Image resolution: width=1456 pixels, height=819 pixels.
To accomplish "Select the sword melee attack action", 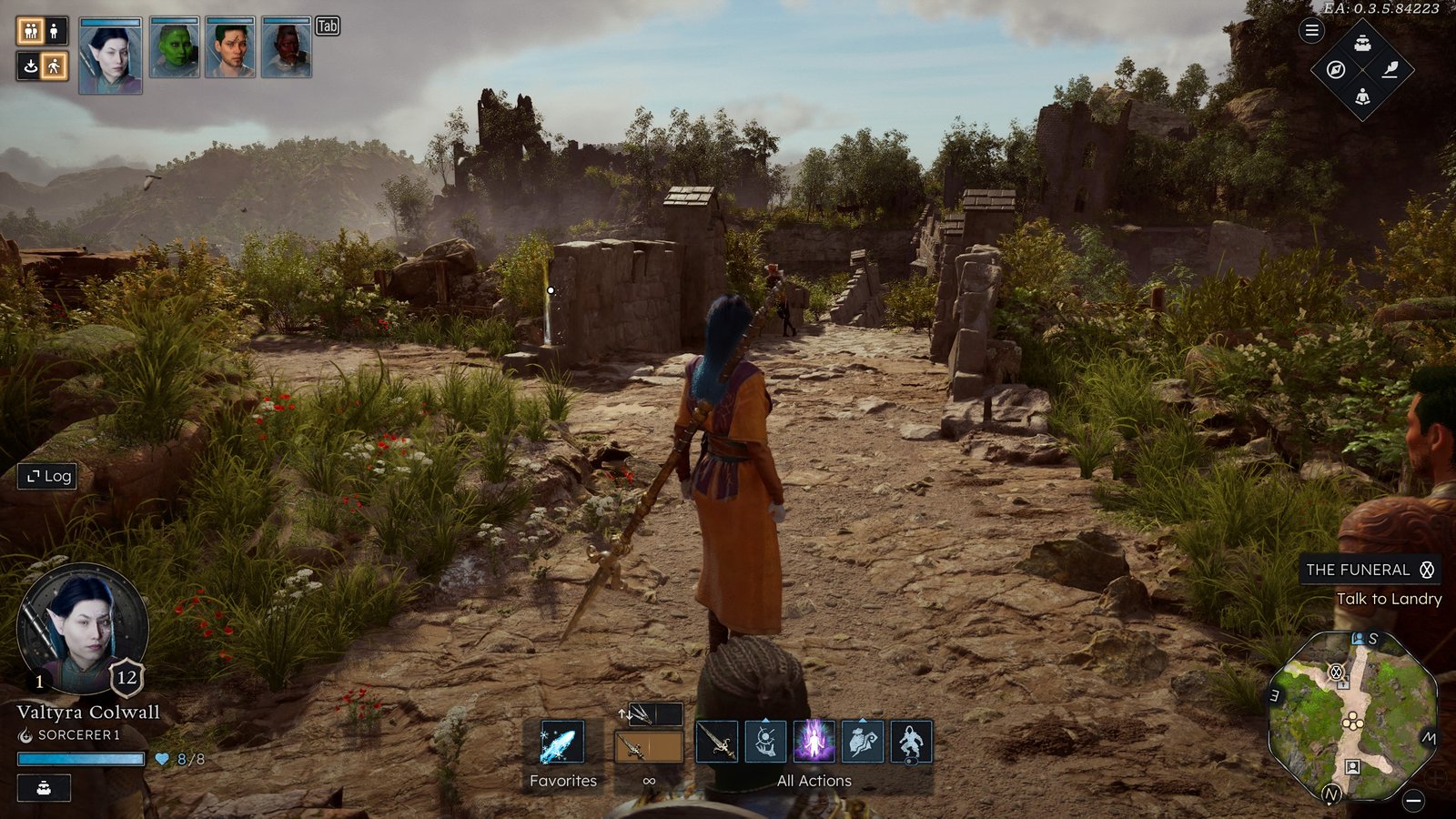I will [x=716, y=742].
